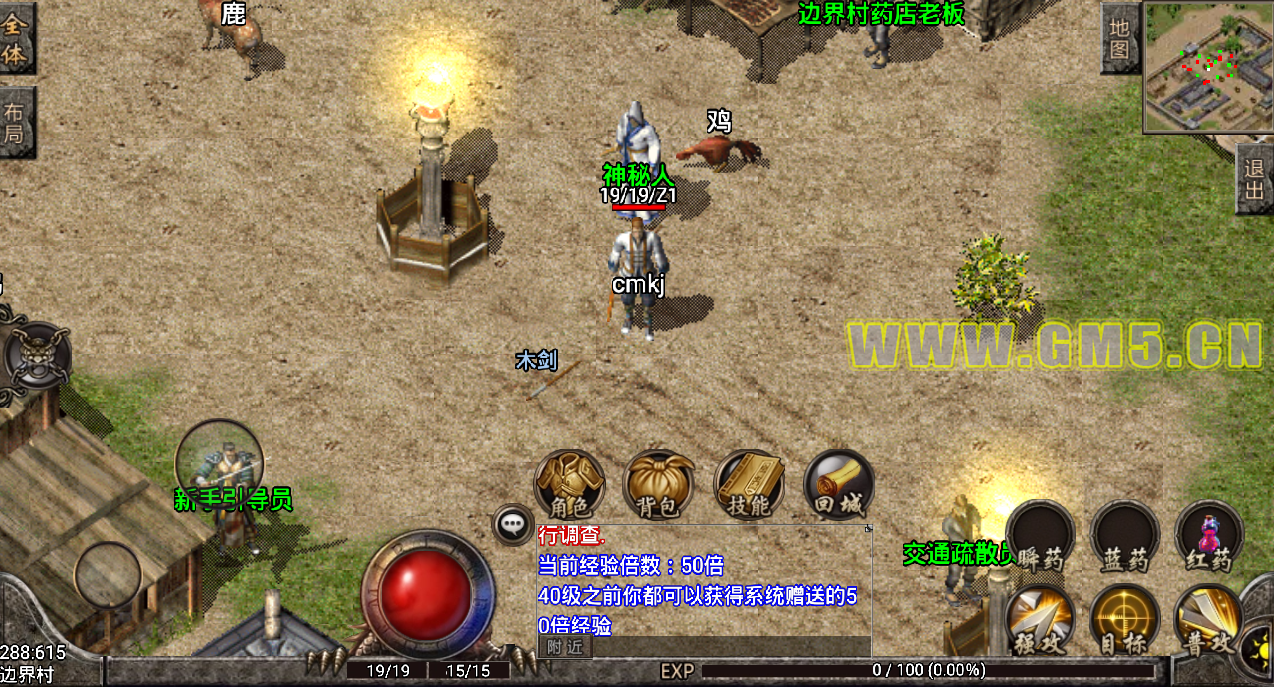This screenshot has width=1274, height=687.
Task: Open the 背包 bag inventory
Action: point(659,484)
